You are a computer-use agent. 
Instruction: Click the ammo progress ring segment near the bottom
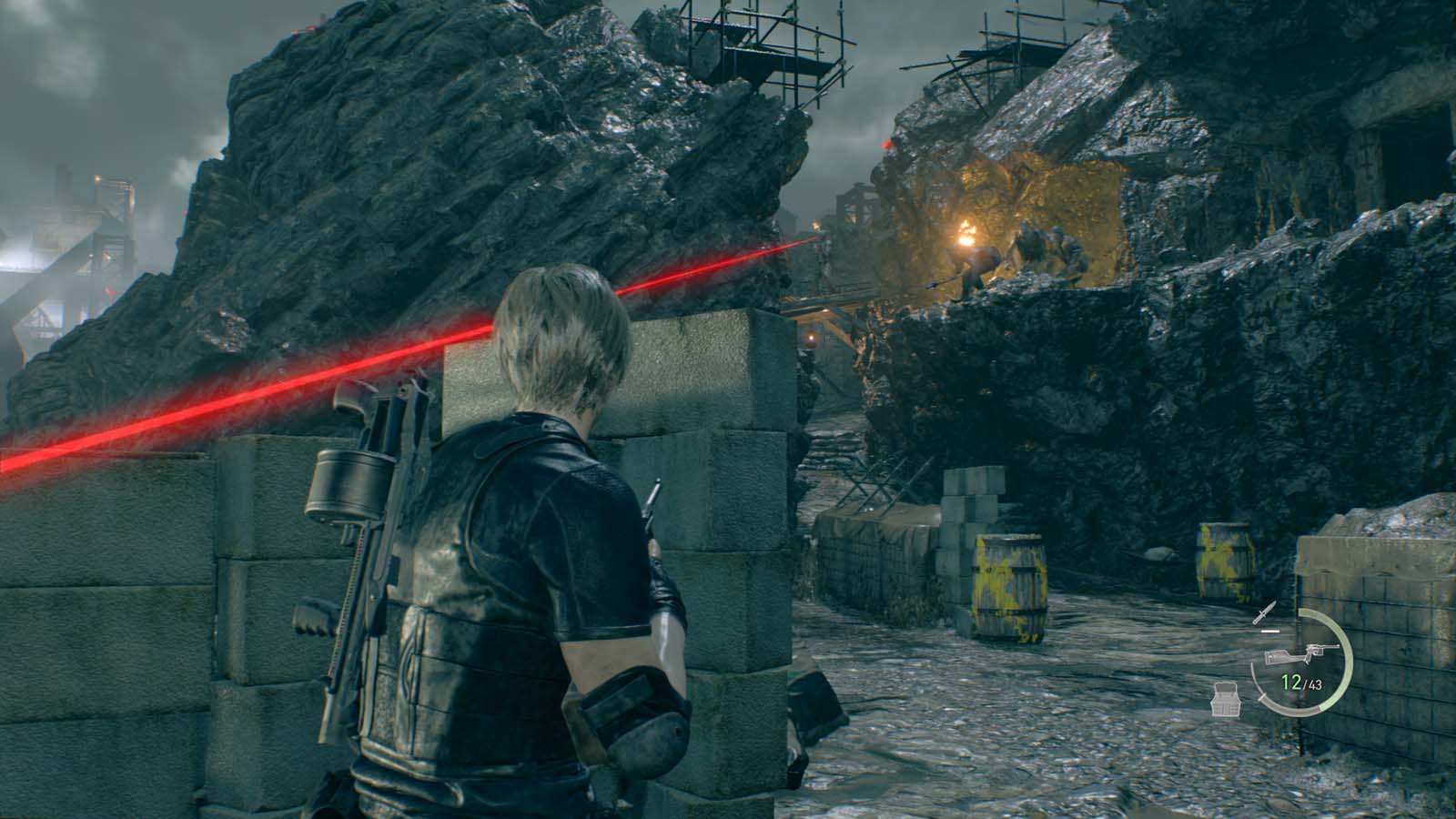click(x=1298, y=712)
